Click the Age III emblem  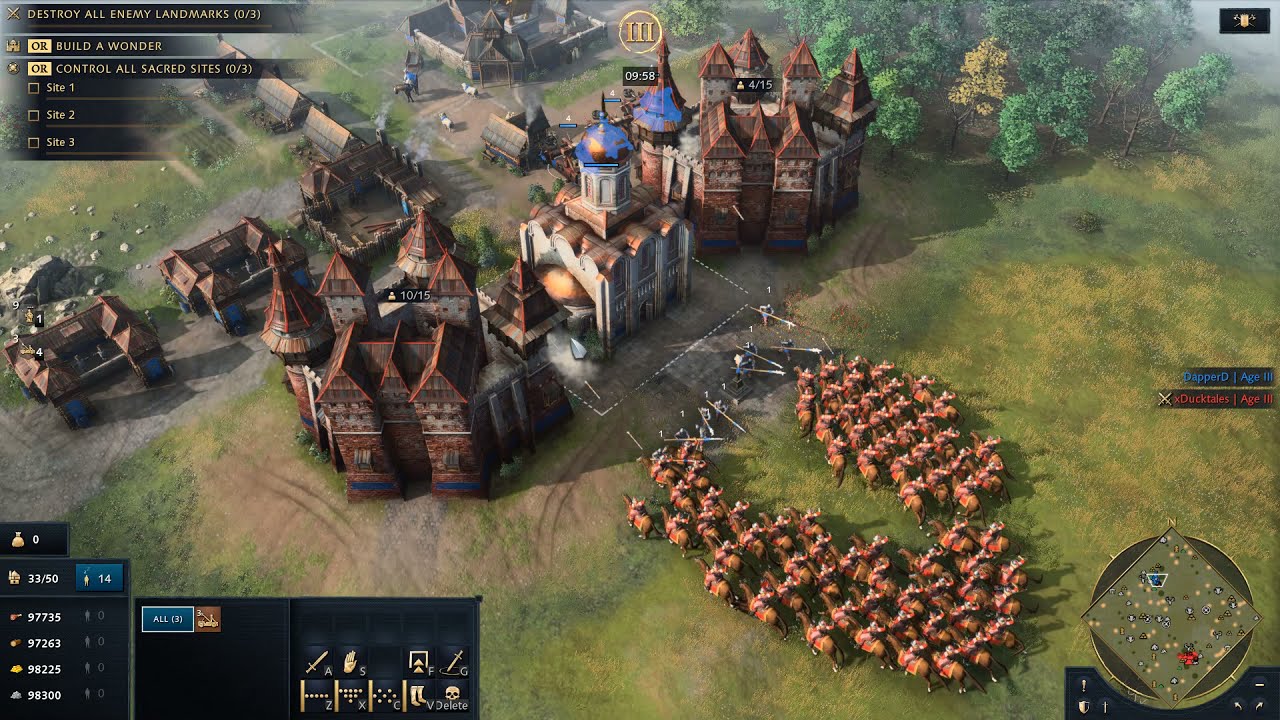638,32
